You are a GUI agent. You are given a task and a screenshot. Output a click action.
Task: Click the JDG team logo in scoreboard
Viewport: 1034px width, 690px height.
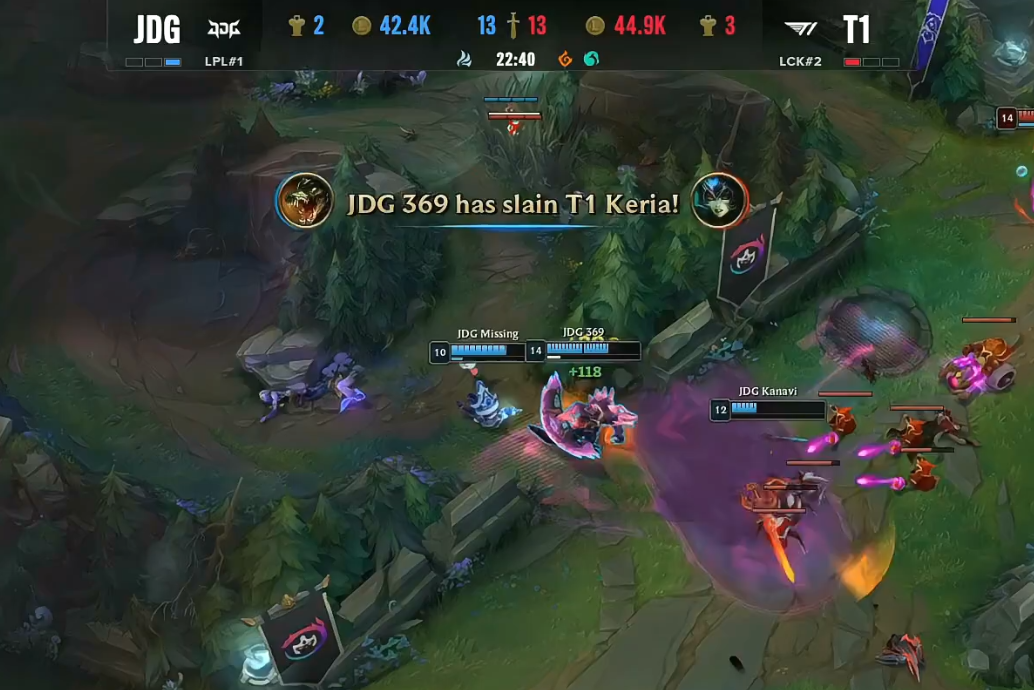tap(224, 28)
